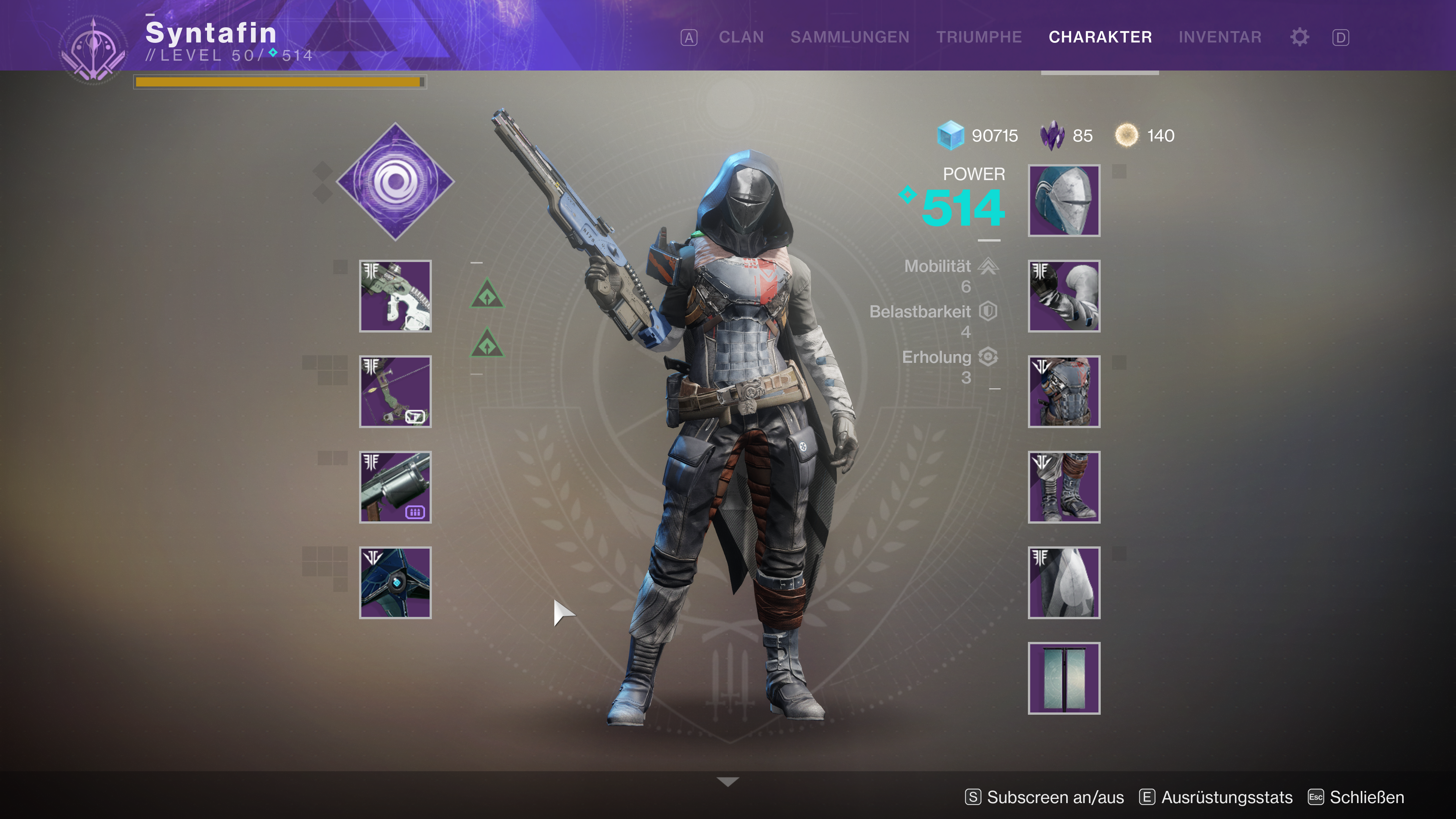Choose the white hunter cloak slot

point(1064,583)
